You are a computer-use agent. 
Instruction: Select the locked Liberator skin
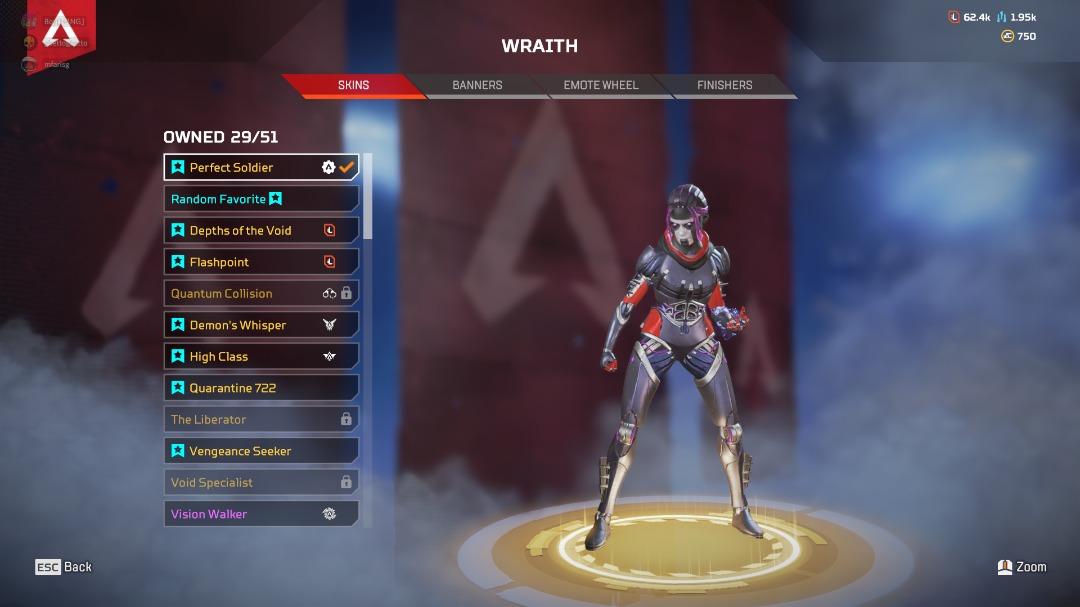(261, 419)
